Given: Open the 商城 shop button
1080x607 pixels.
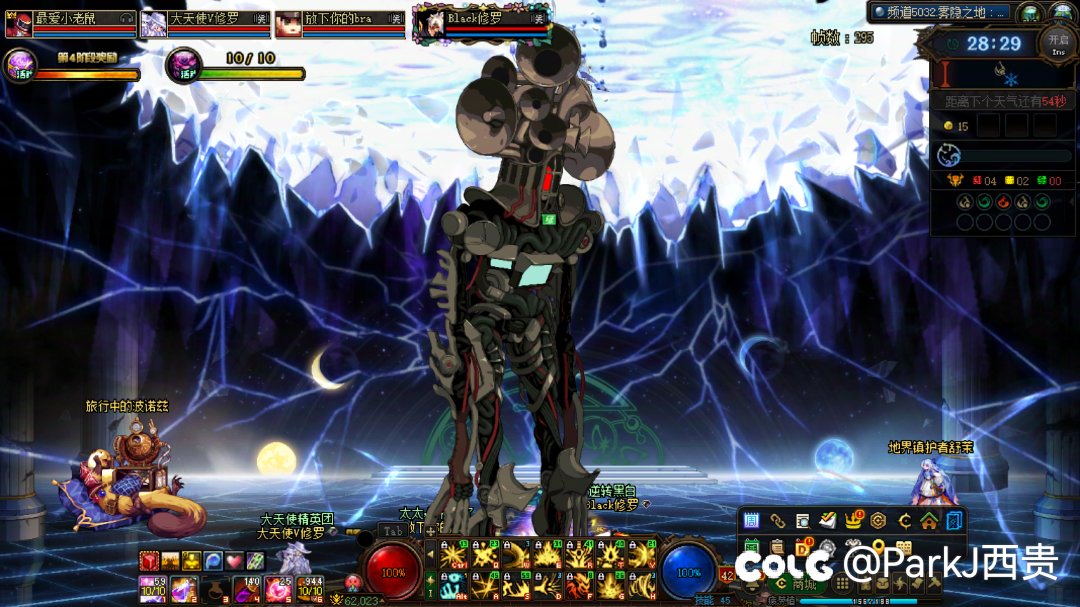Looking at the screenshot, I should click(x=801, y=584).
